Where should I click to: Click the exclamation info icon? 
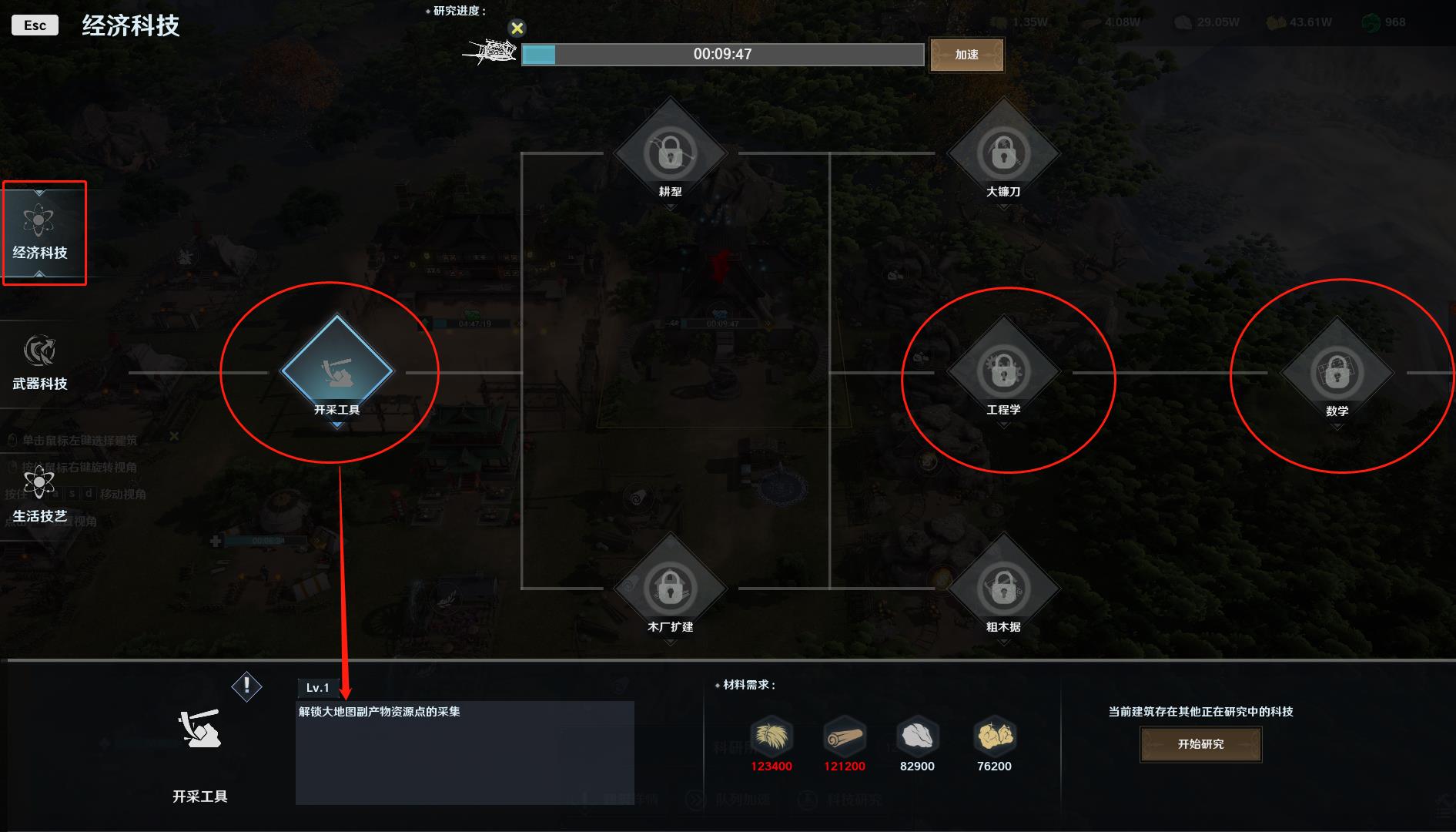(246, 686)
